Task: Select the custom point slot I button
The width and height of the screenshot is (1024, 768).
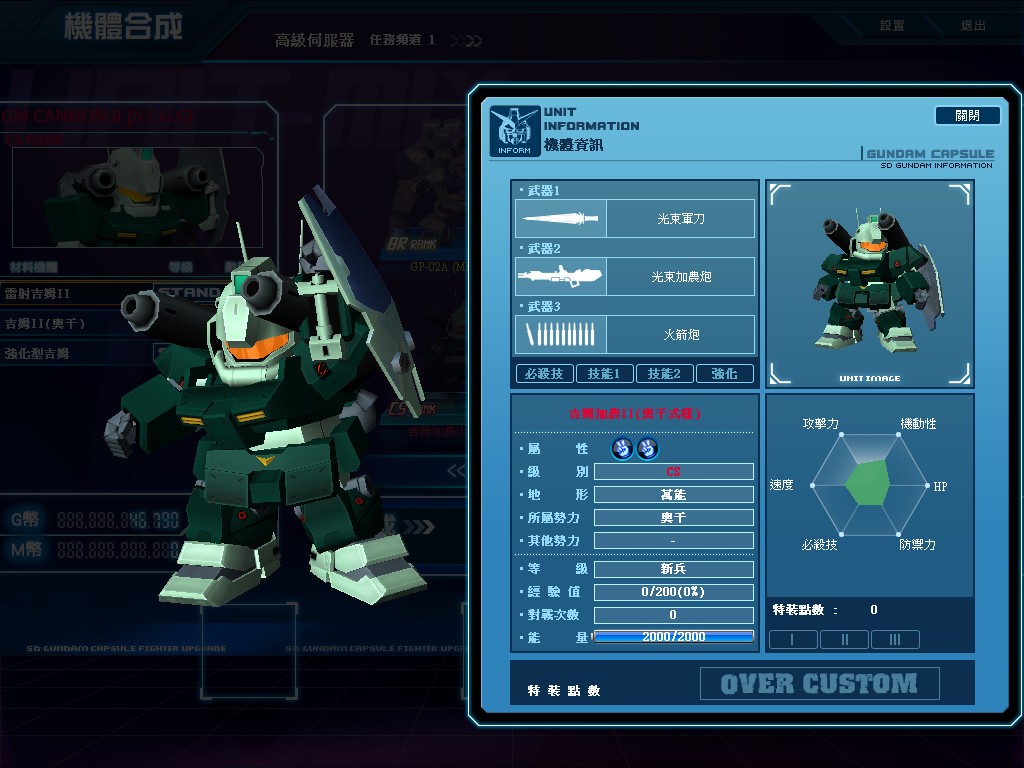Action: (792, 640)
